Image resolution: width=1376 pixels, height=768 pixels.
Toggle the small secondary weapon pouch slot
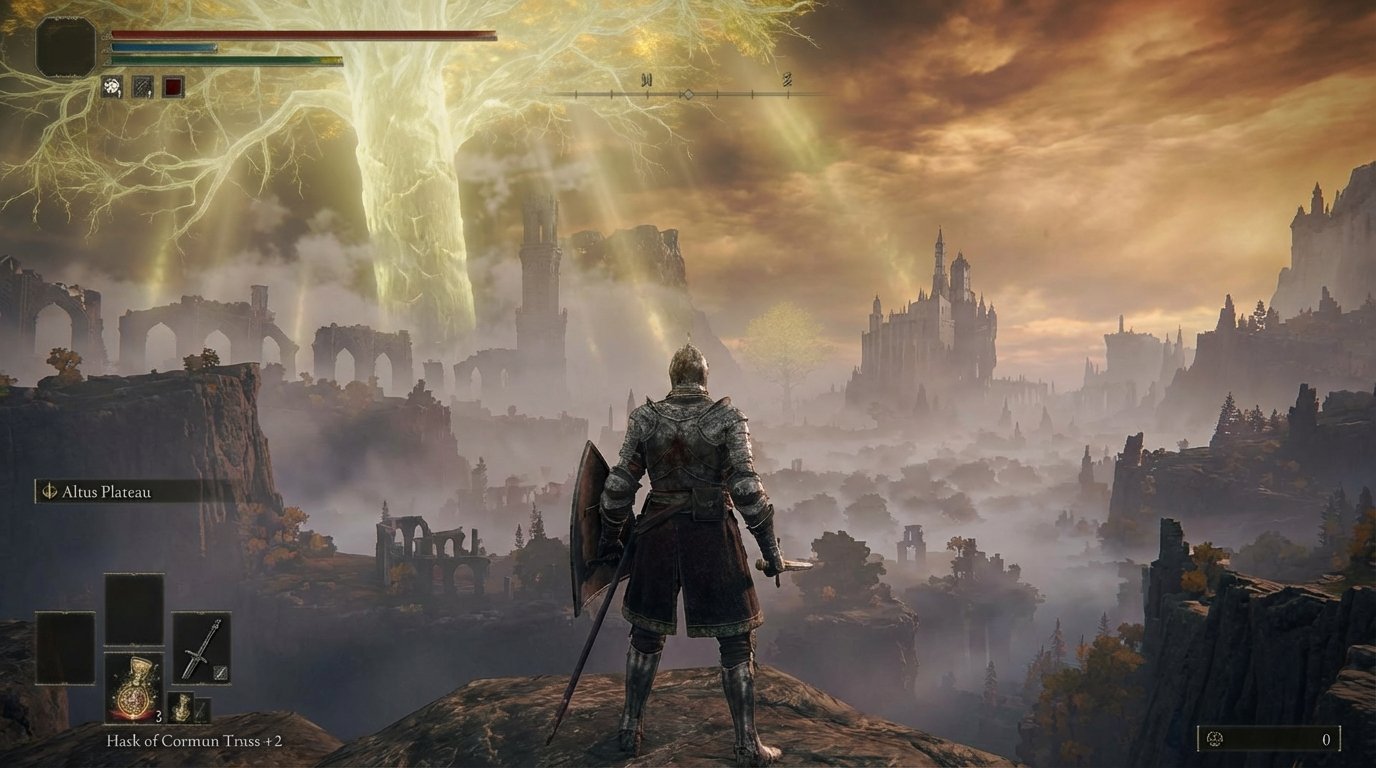coord(202,710)
